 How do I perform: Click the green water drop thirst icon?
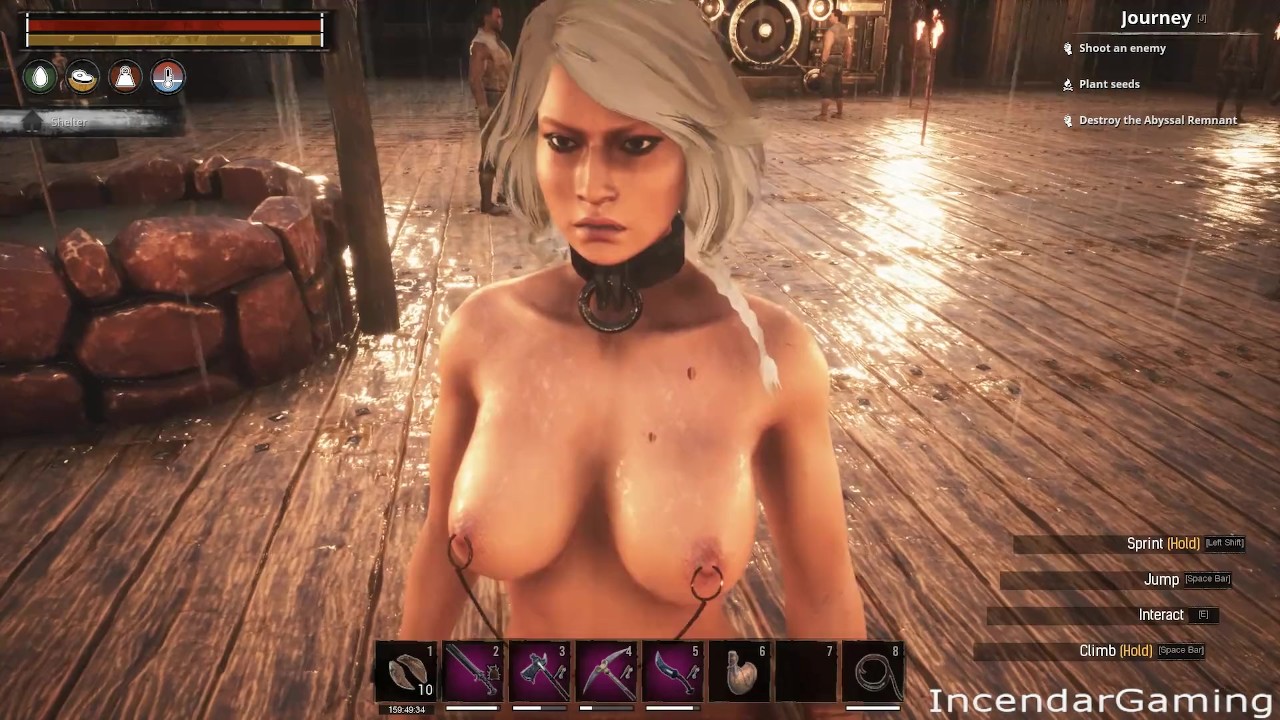[x=41, y=77]
